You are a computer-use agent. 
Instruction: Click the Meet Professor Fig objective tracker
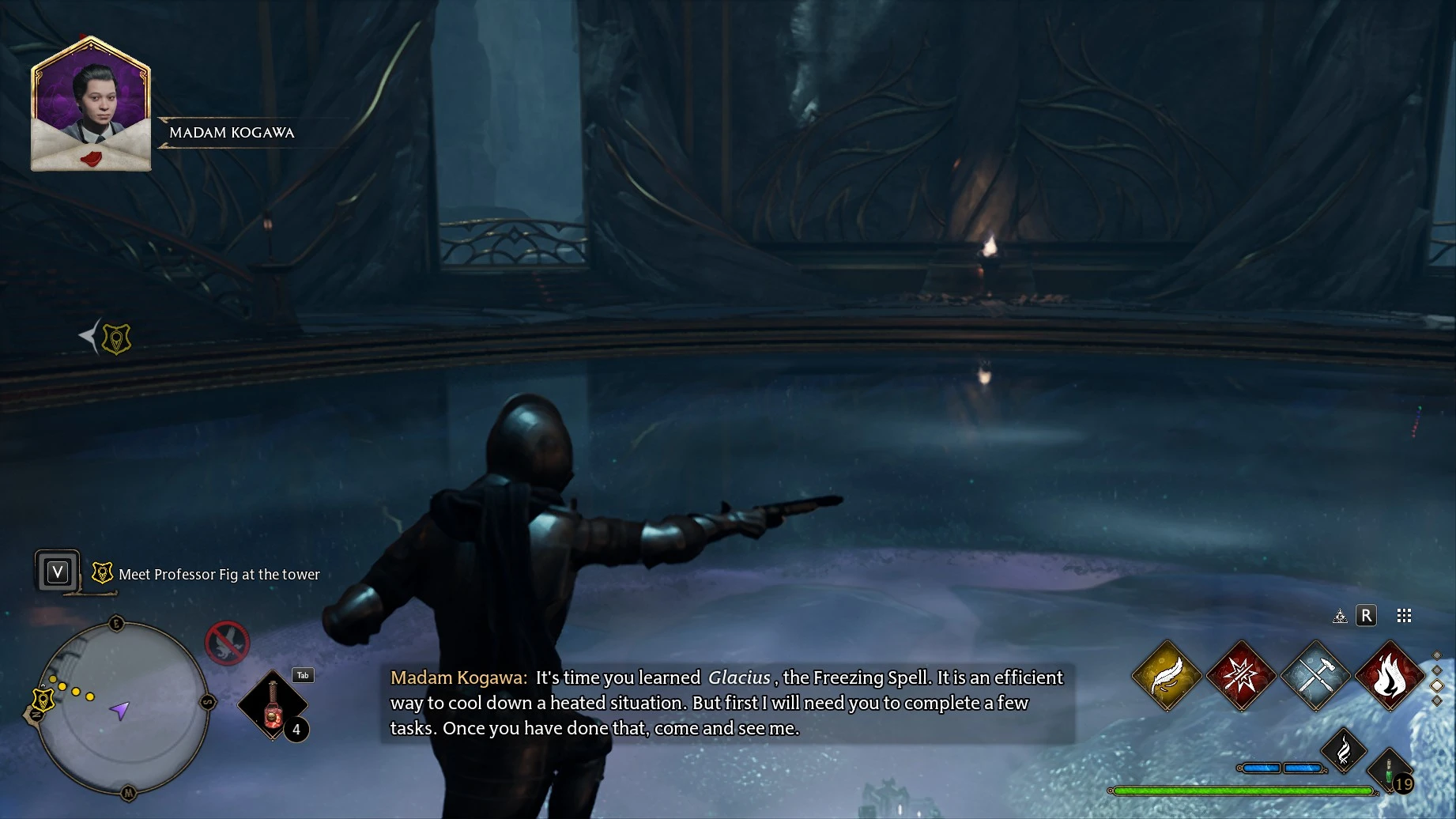coord(218,575)
